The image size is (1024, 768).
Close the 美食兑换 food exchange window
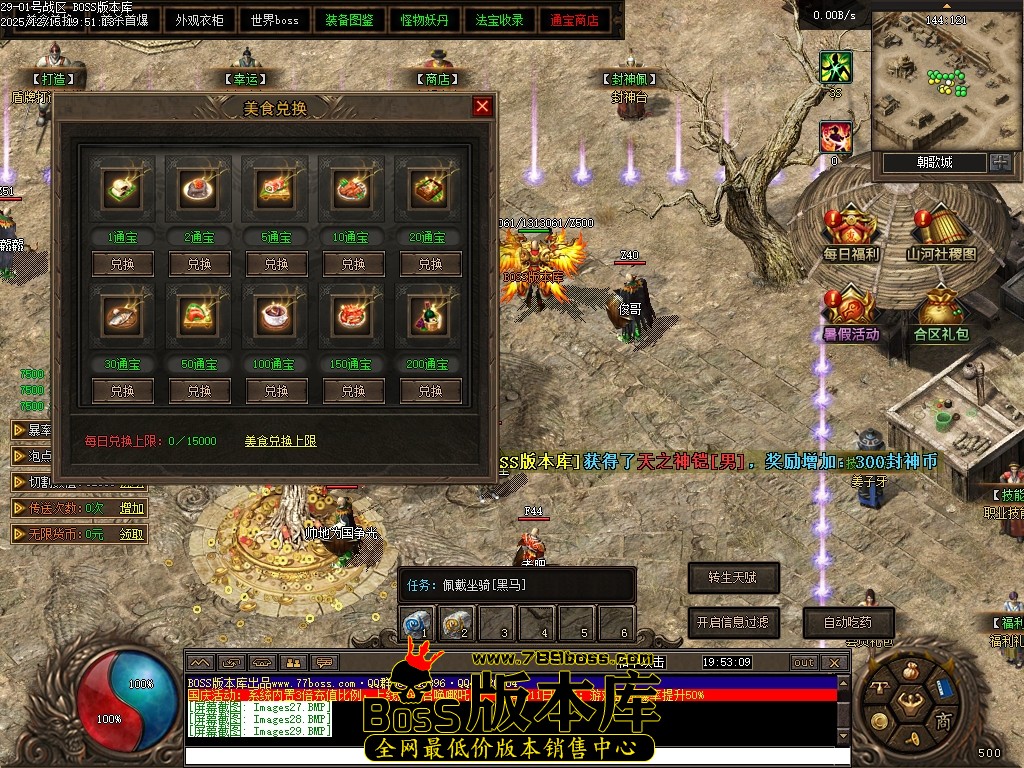pyautogui.click(x=483, y=106)
